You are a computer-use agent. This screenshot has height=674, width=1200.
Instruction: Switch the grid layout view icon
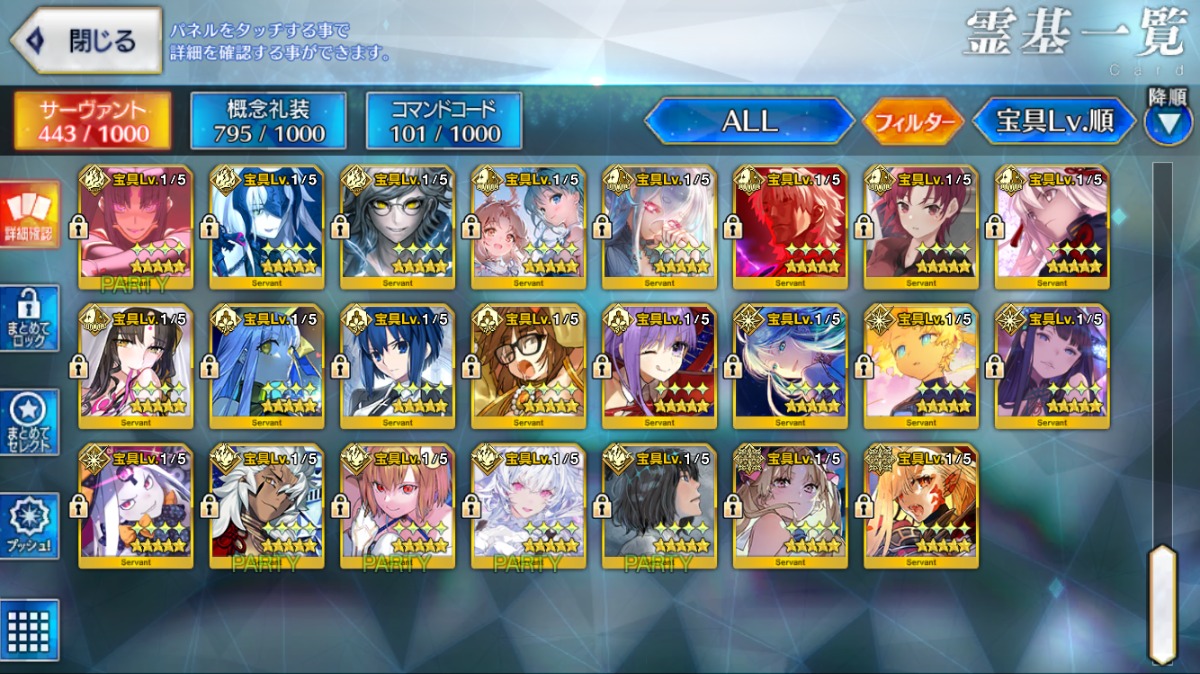30,630
